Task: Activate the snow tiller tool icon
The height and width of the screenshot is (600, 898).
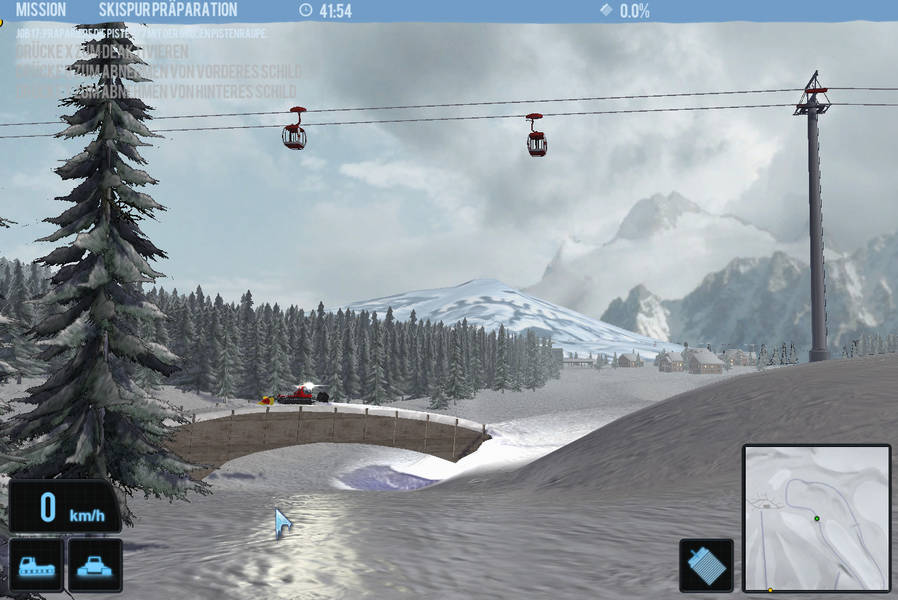Action: (706, 566)
